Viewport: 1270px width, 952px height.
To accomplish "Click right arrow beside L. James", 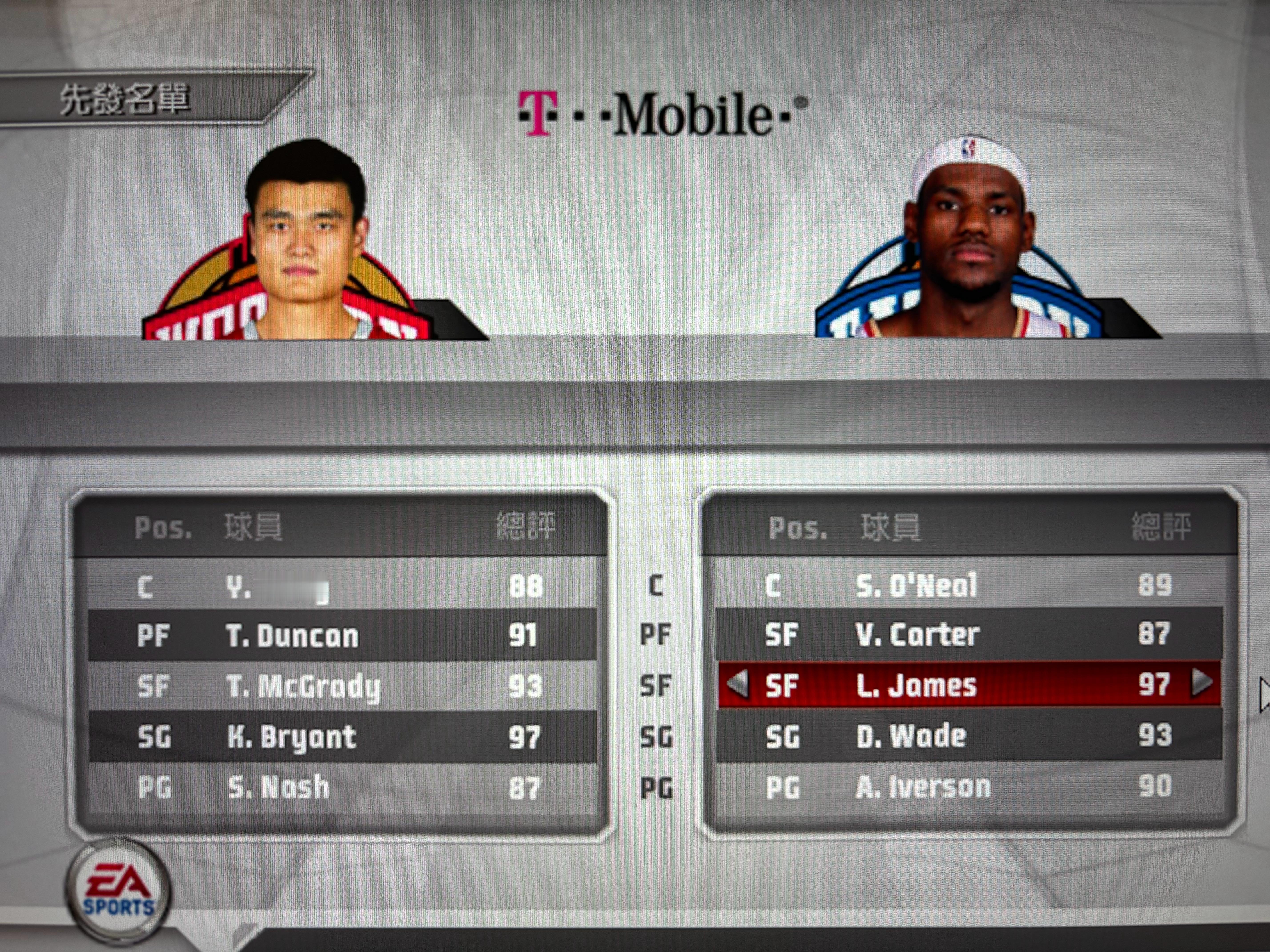I will 1202,683.
